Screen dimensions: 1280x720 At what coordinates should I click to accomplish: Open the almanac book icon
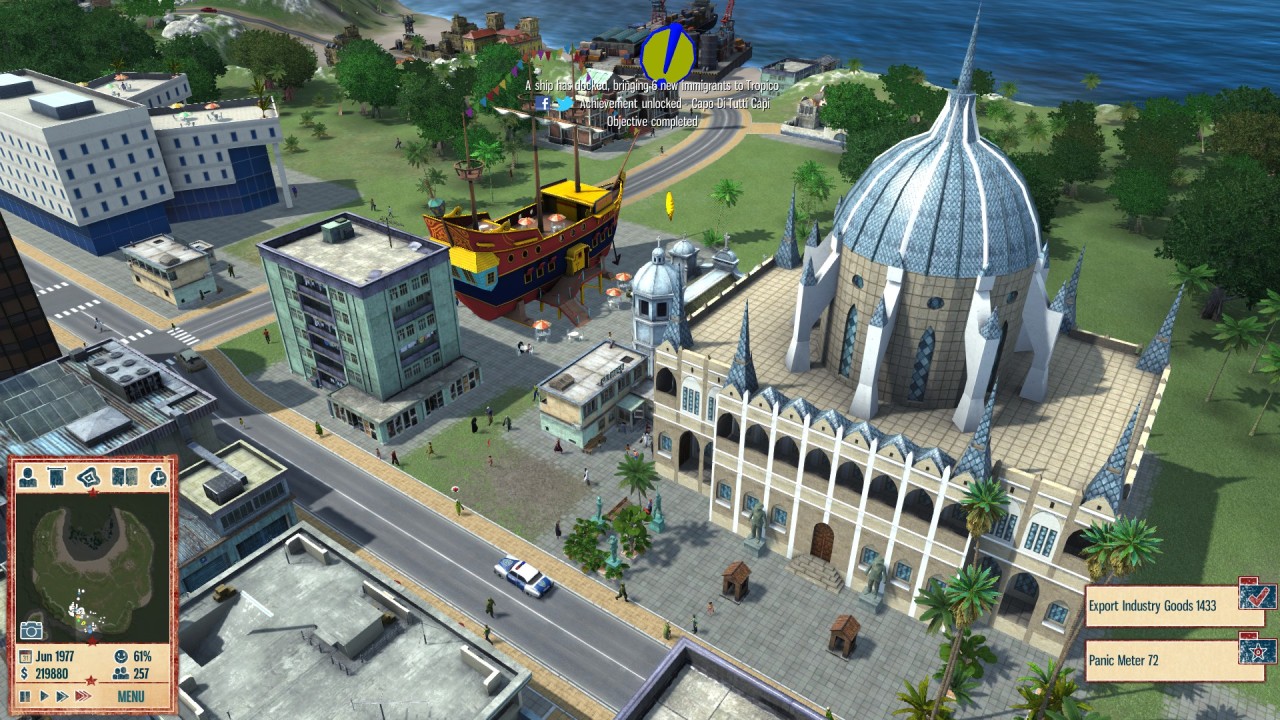125,478
